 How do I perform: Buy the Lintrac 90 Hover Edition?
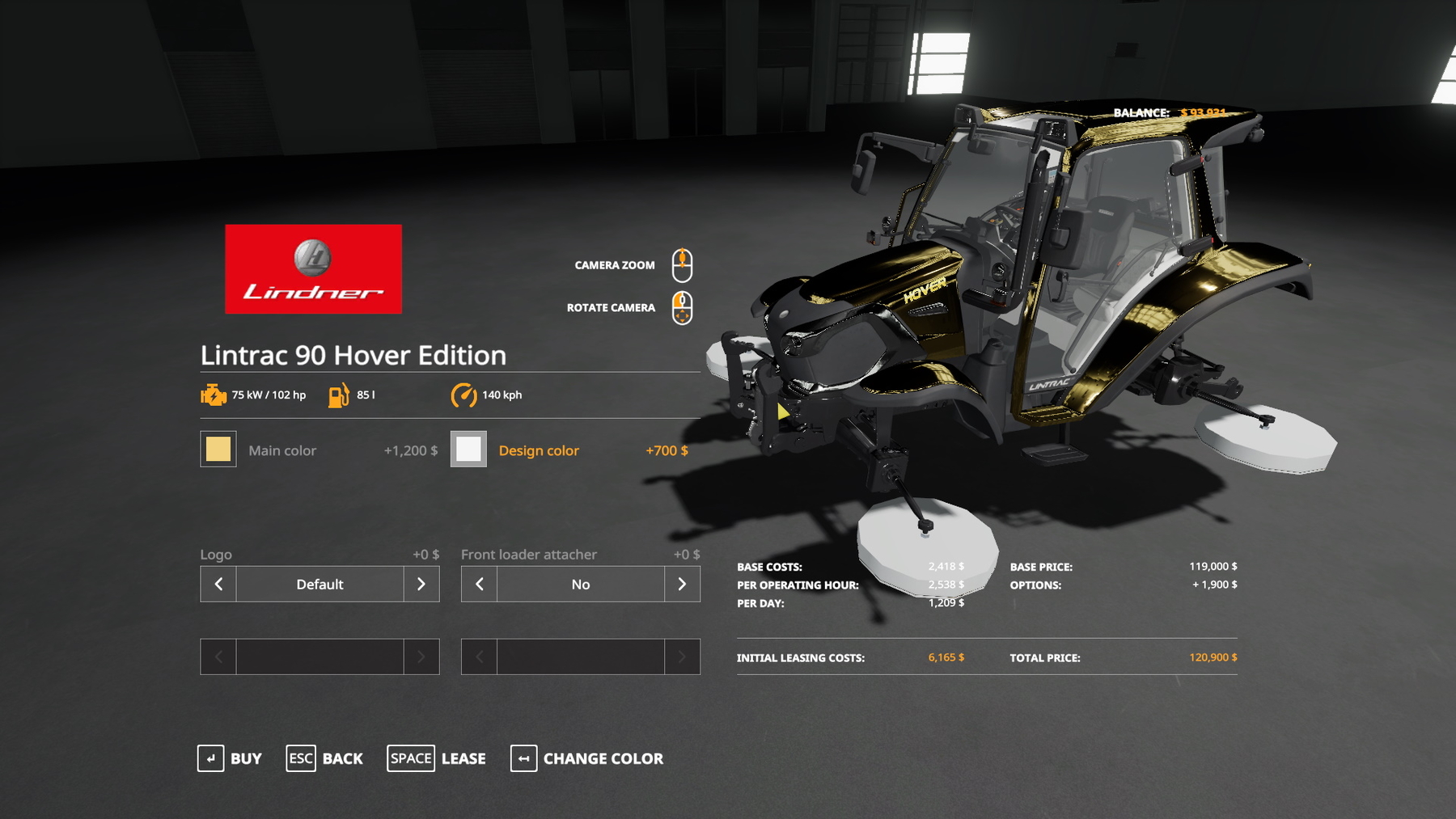pos(230,758)
